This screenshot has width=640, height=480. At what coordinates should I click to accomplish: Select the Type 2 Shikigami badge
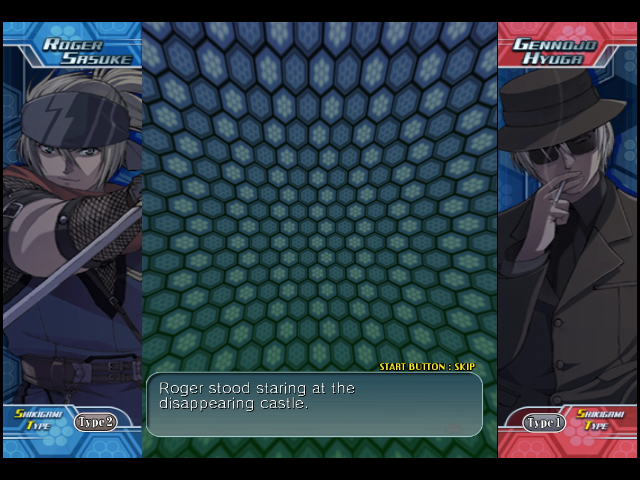[95, 422]
